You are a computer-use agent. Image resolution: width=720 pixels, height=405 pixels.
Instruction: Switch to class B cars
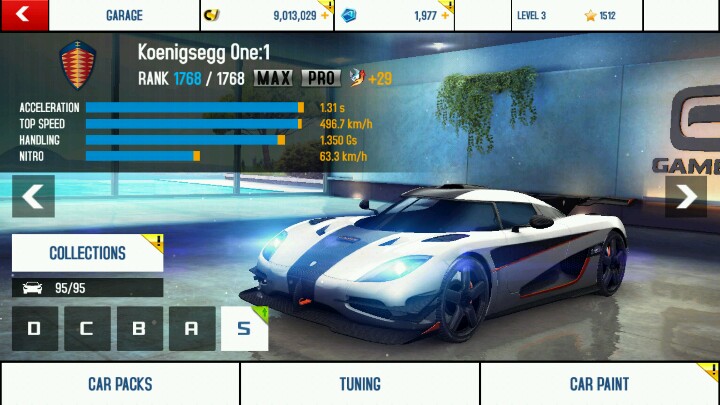[x=139, y=328]
